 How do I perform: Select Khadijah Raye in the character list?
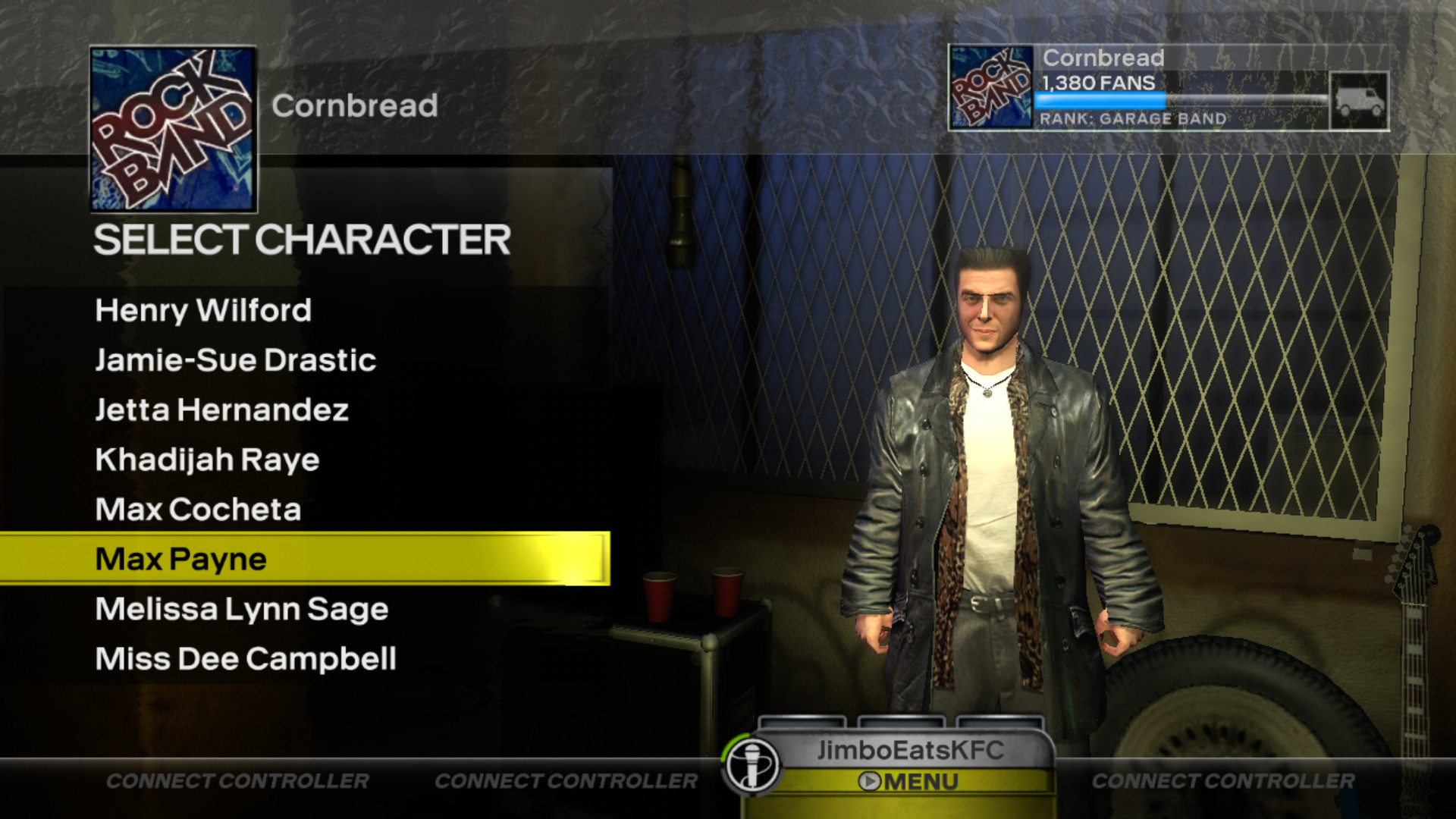[x=207, y=460]
